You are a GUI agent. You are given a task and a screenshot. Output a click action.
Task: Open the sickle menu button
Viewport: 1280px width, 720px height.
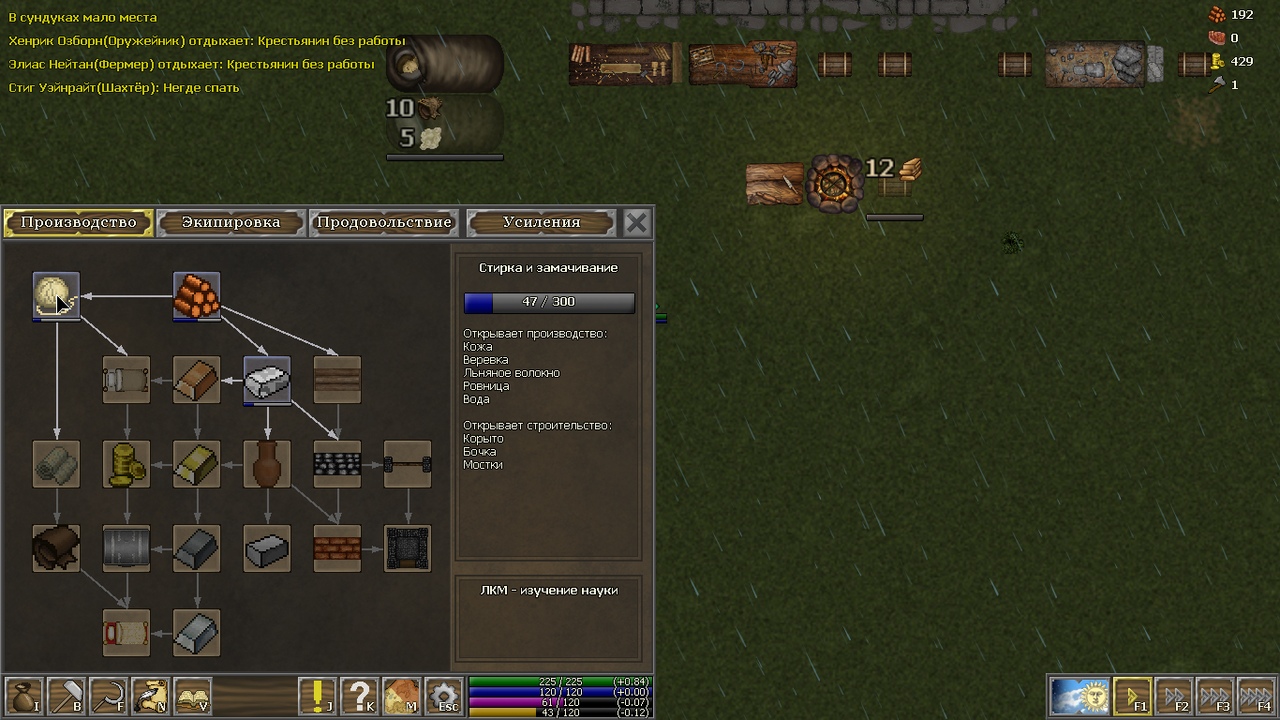pyautogui.click(x=107, y=696)
